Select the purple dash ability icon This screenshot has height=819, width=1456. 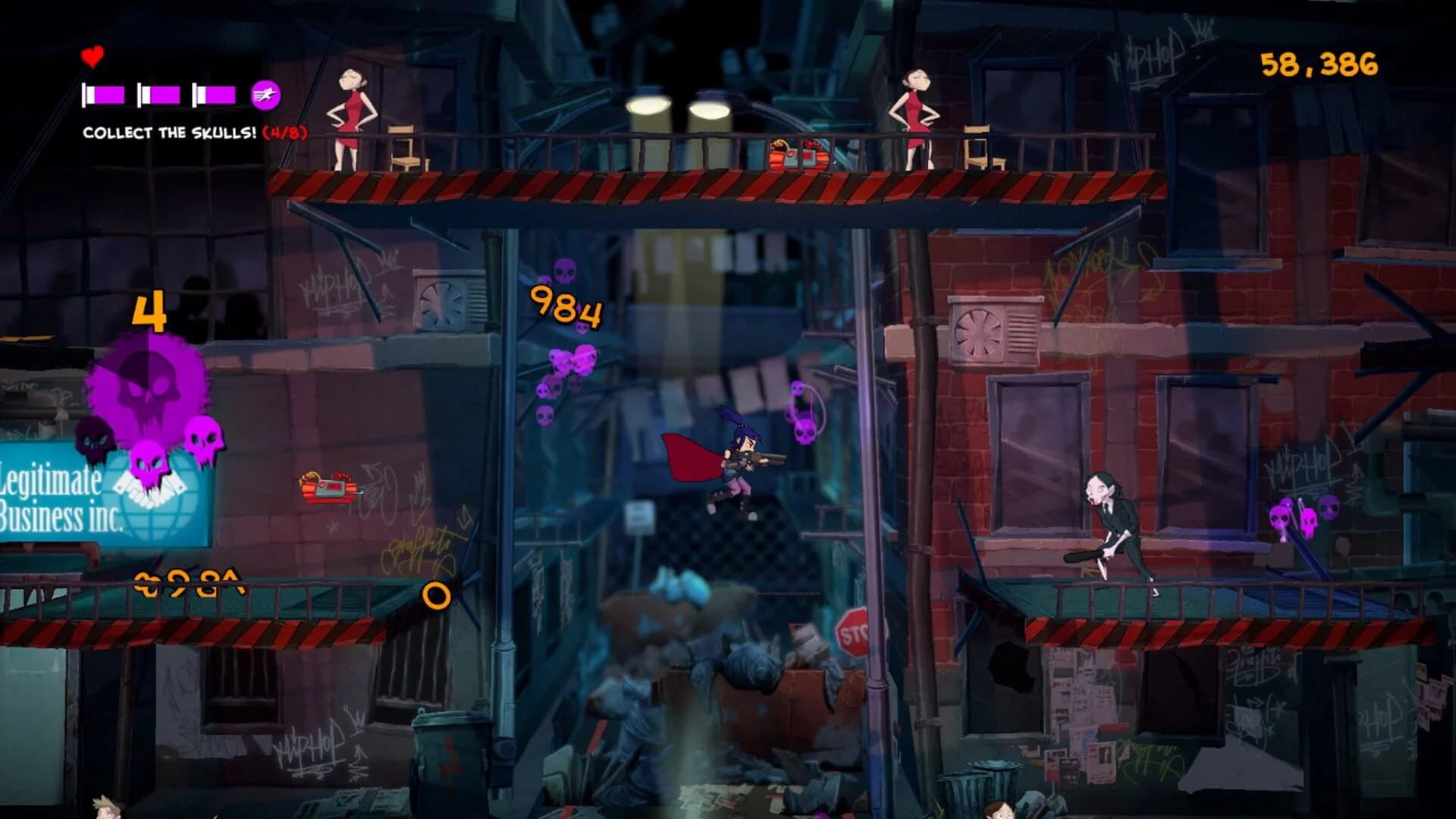[x=267, y=94]
